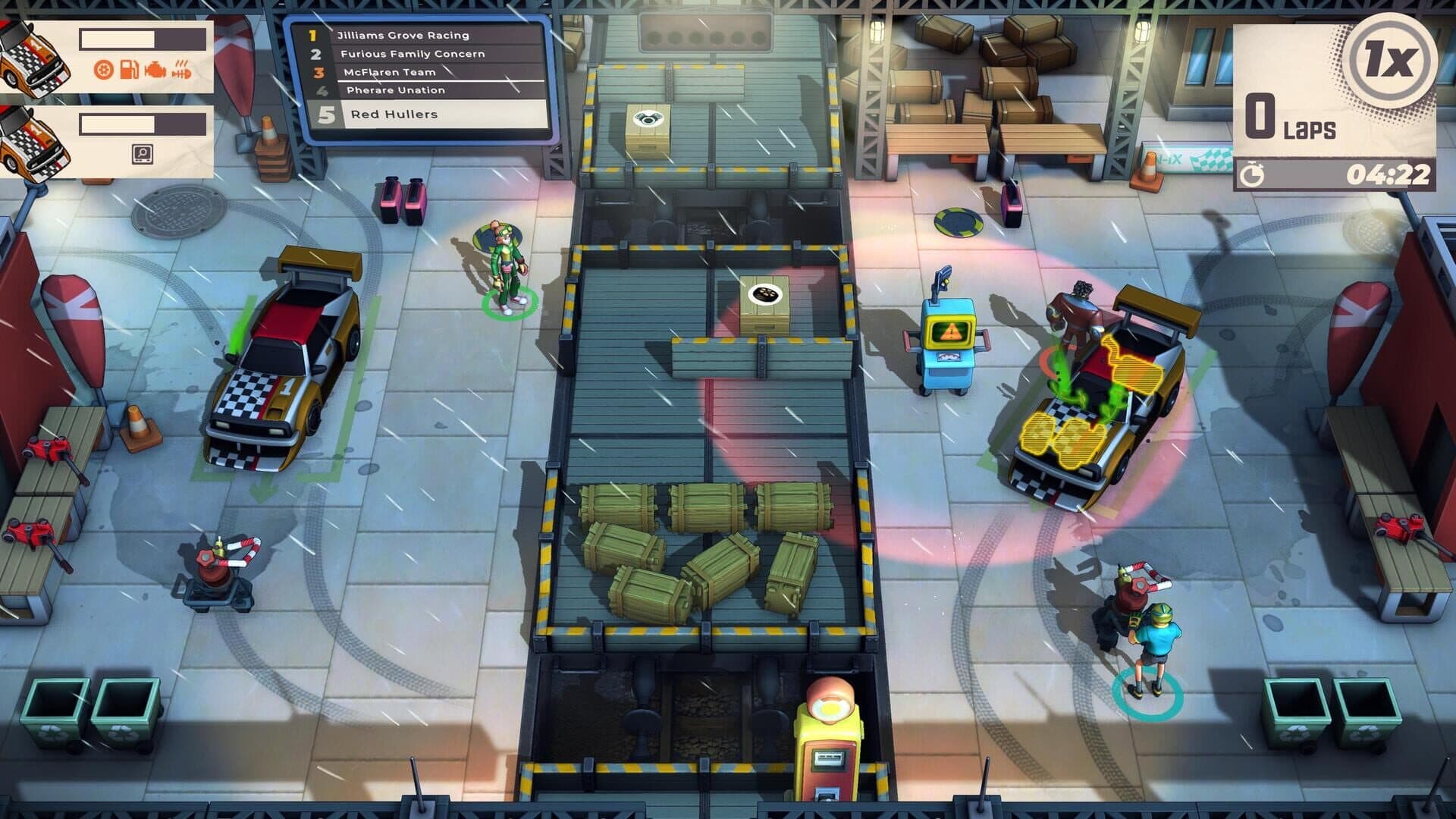1456x819 pixels.
Task: Click the Player 1 car thumbnail portrait
Action: pos(32,57)
